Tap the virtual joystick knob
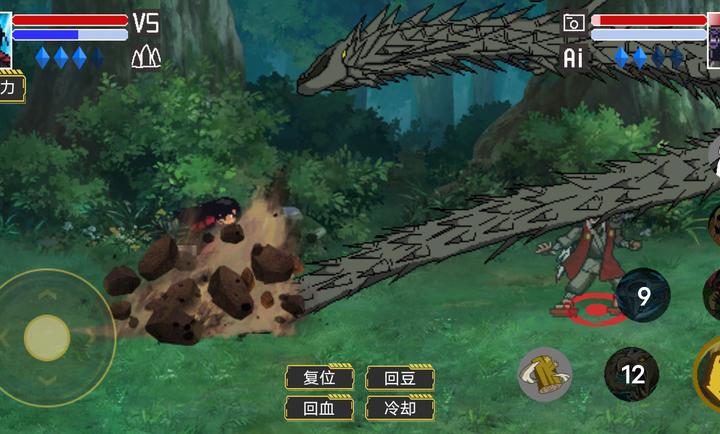720x434 pixels. coord(47,337)
